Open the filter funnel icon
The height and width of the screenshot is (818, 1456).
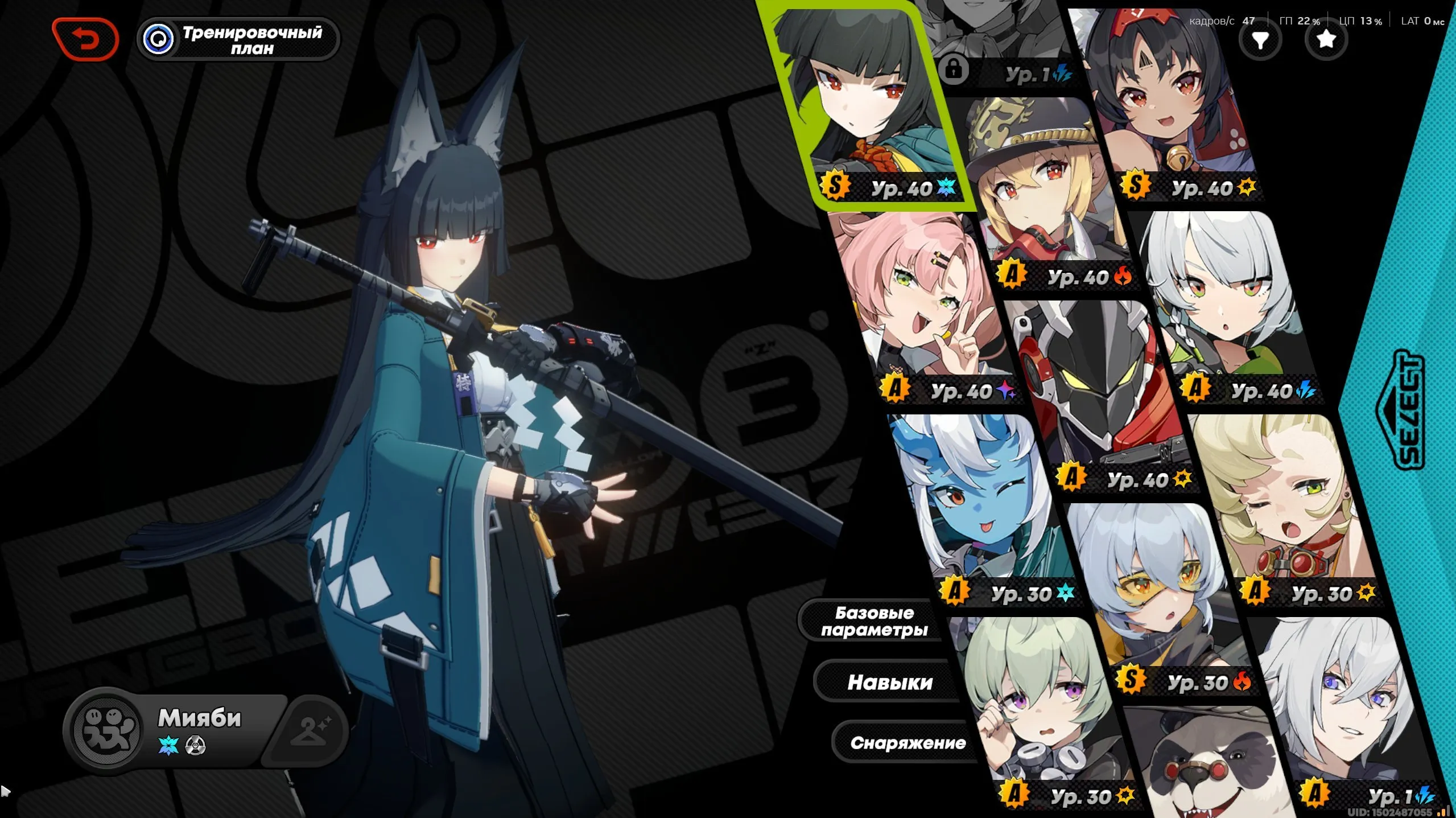(x=1261, y=40)
